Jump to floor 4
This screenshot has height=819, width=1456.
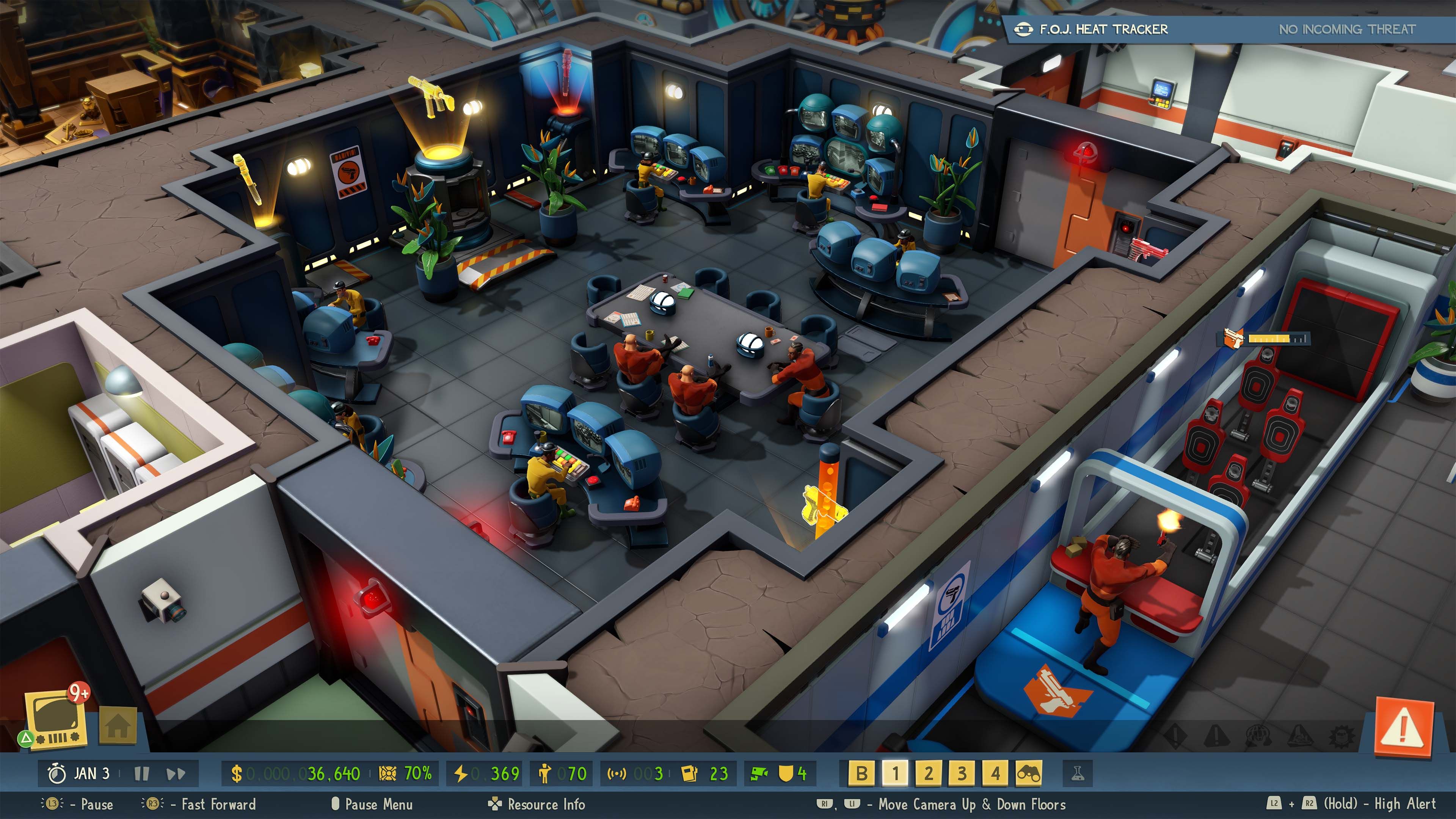click(x=995, y=773)
